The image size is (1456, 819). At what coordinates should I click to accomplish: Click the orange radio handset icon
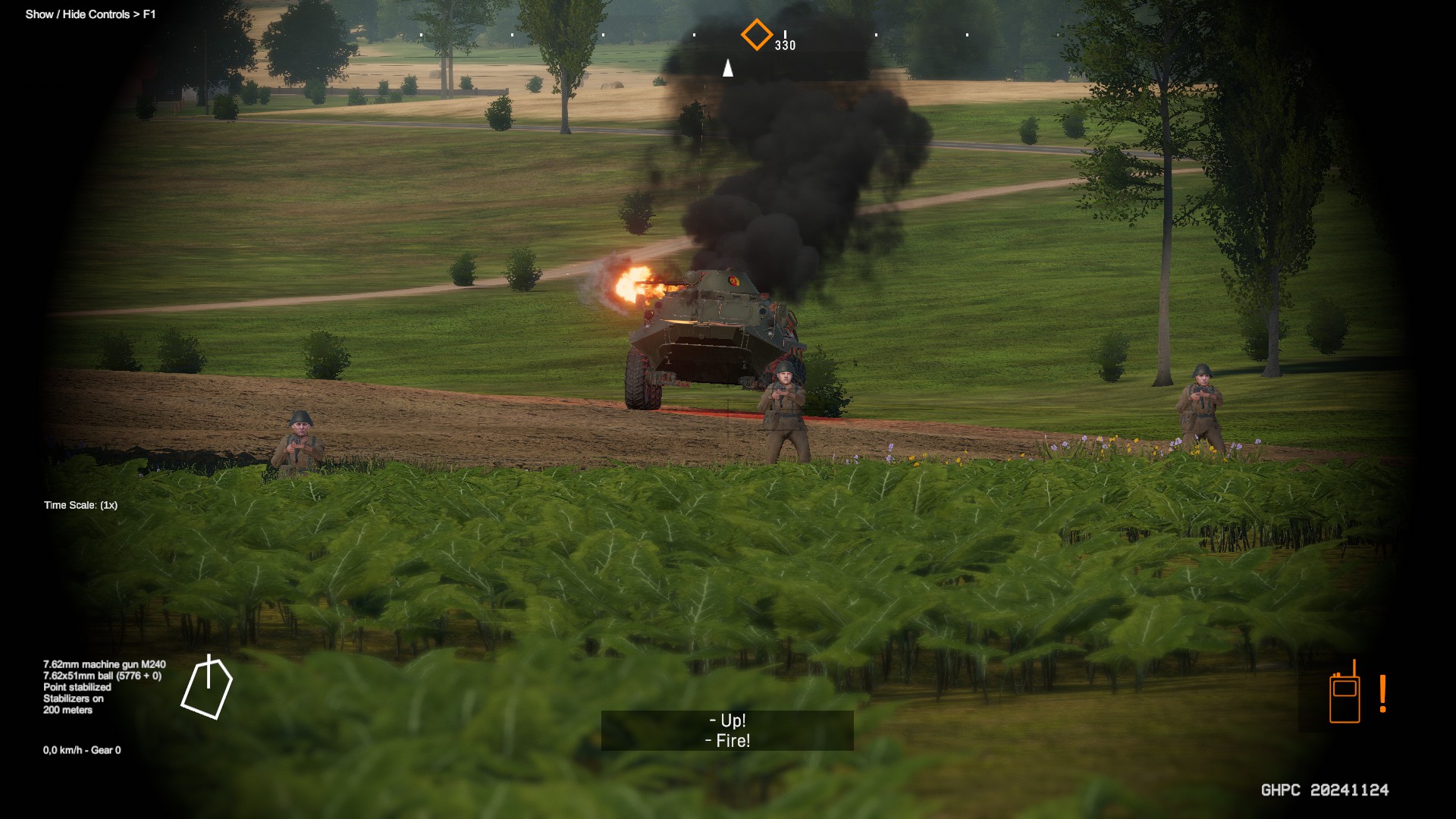[x=1345, y=693]
